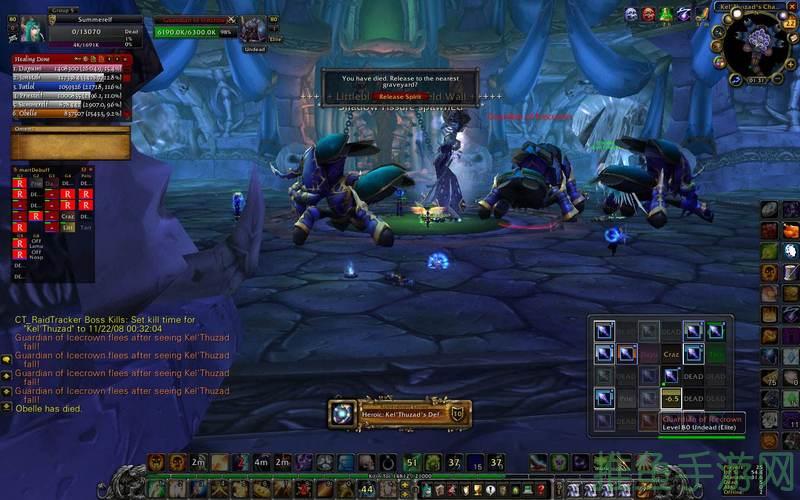The image size is (800, 500).
Task: Click the action slot showing 4m cooldown
Action: (x=260, y=462)
